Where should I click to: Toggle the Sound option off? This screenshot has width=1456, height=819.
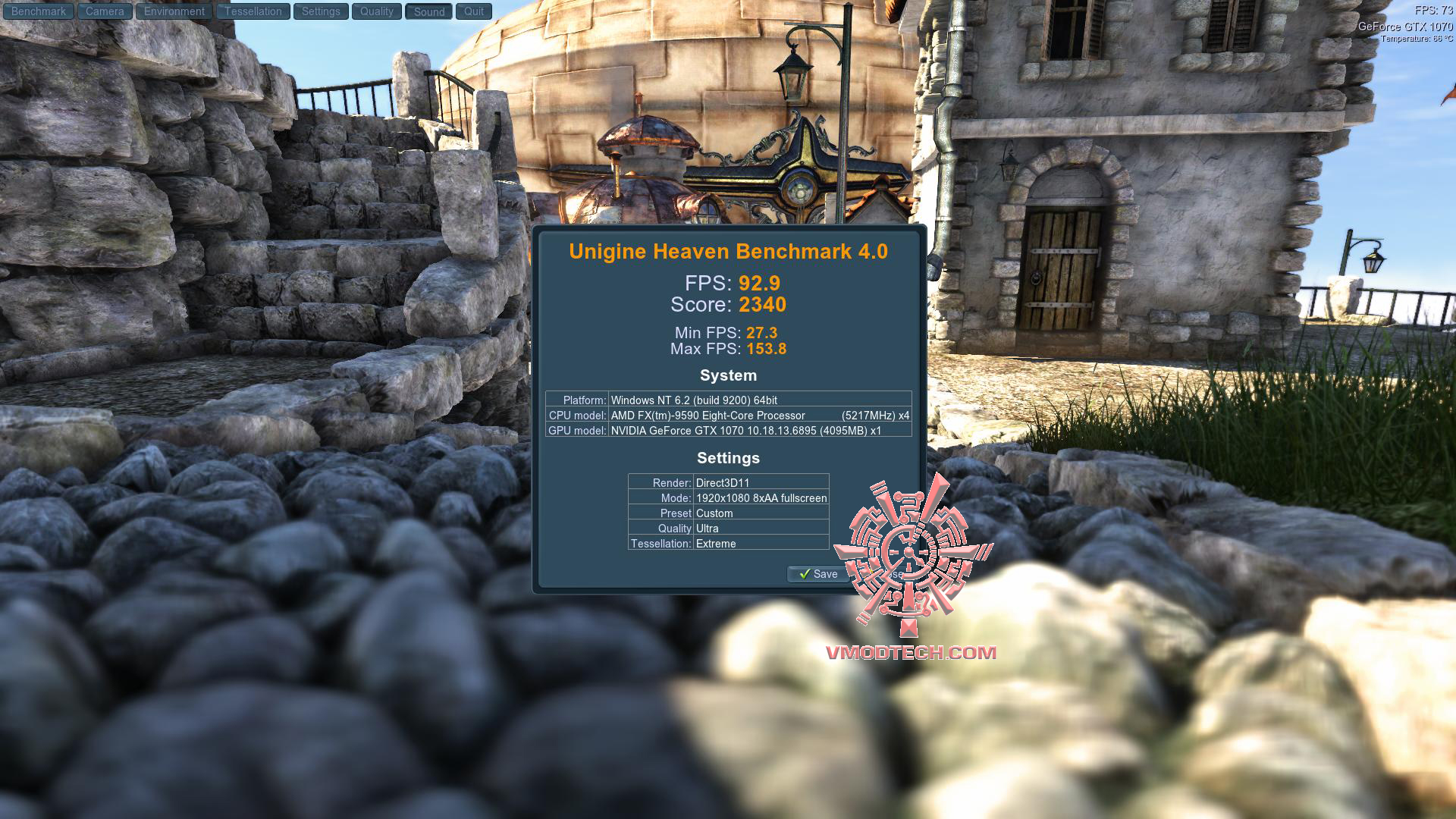pyautogui.click(x=428, y=11)
